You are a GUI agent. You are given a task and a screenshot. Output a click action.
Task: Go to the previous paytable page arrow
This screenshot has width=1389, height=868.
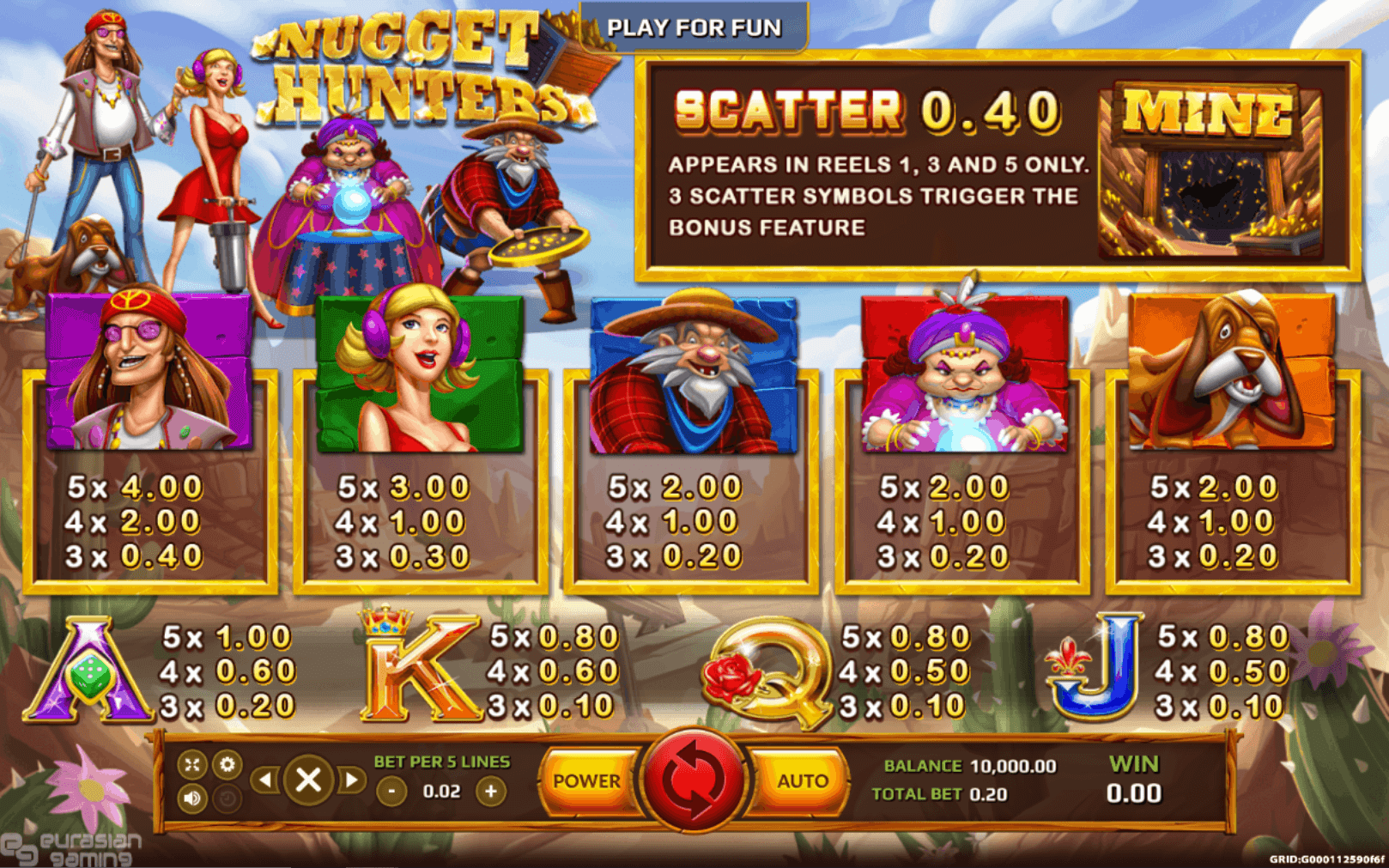click(x=267, y=780)
